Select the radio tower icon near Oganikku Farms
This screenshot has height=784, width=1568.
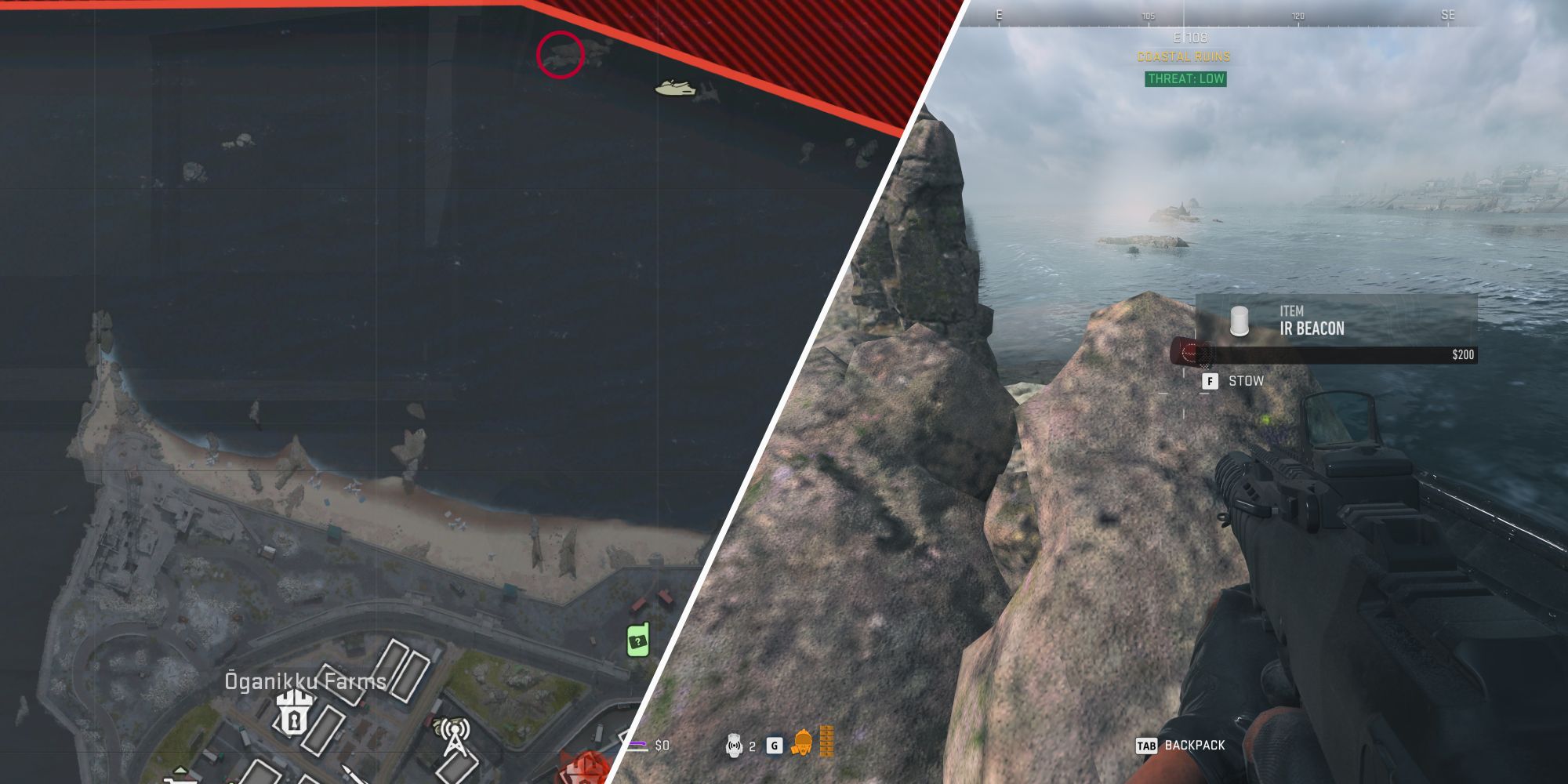[455, 737]
